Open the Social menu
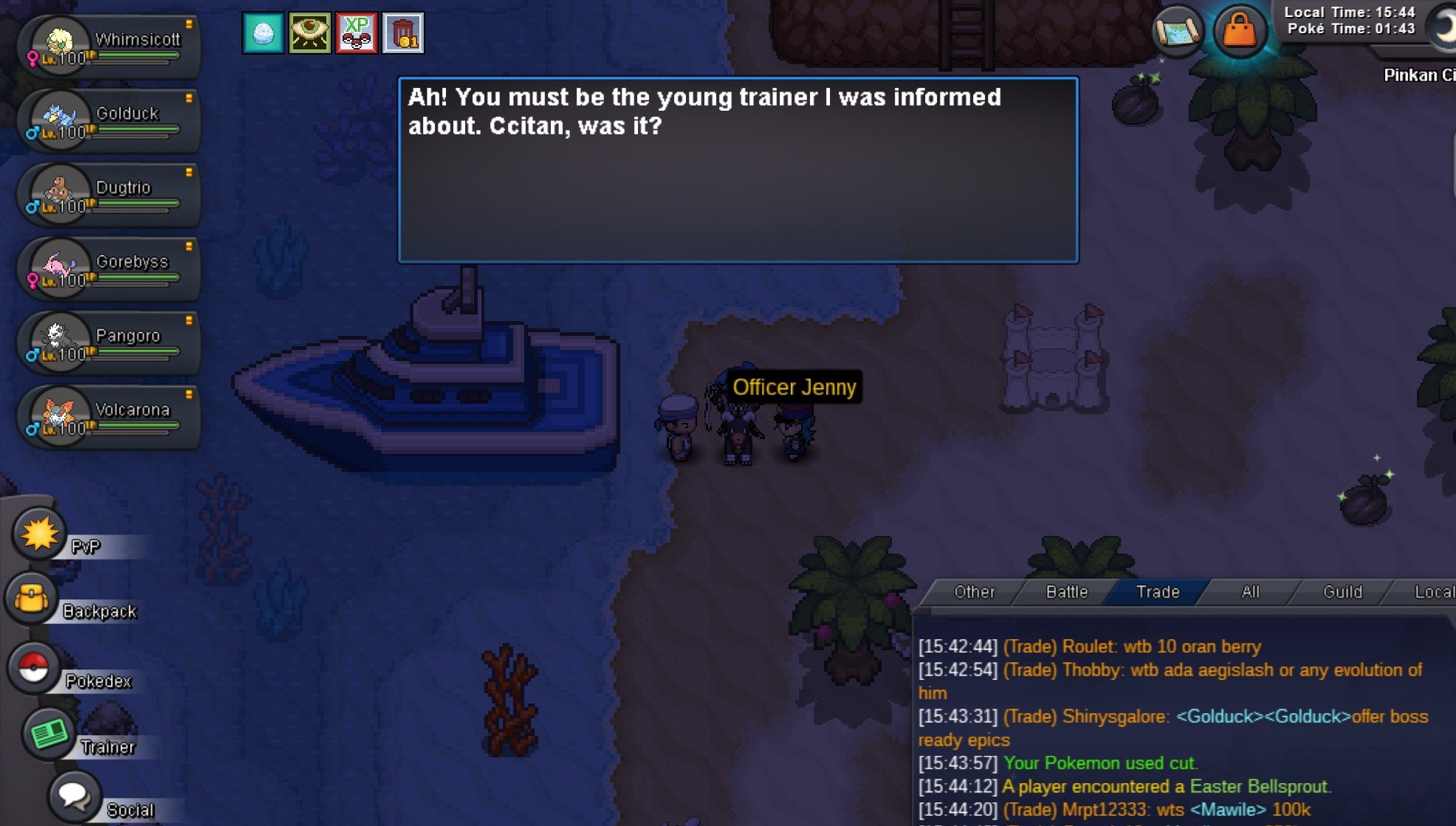Screen dimensions: 1456x826 coord(75,796)
